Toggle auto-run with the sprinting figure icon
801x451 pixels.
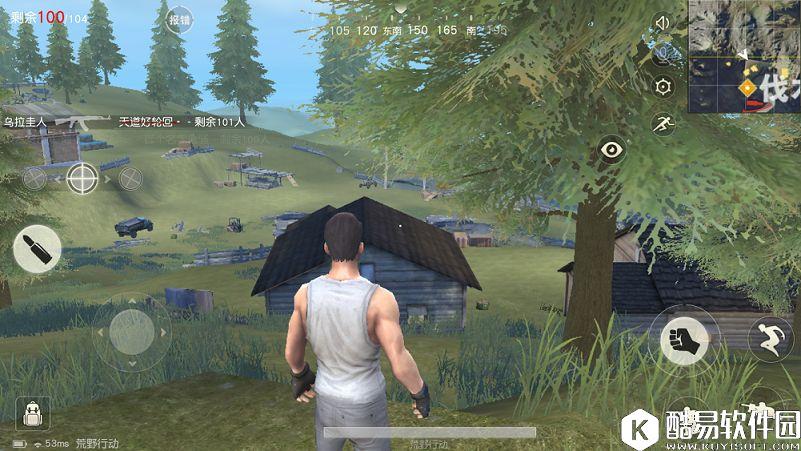click(661, 124)
